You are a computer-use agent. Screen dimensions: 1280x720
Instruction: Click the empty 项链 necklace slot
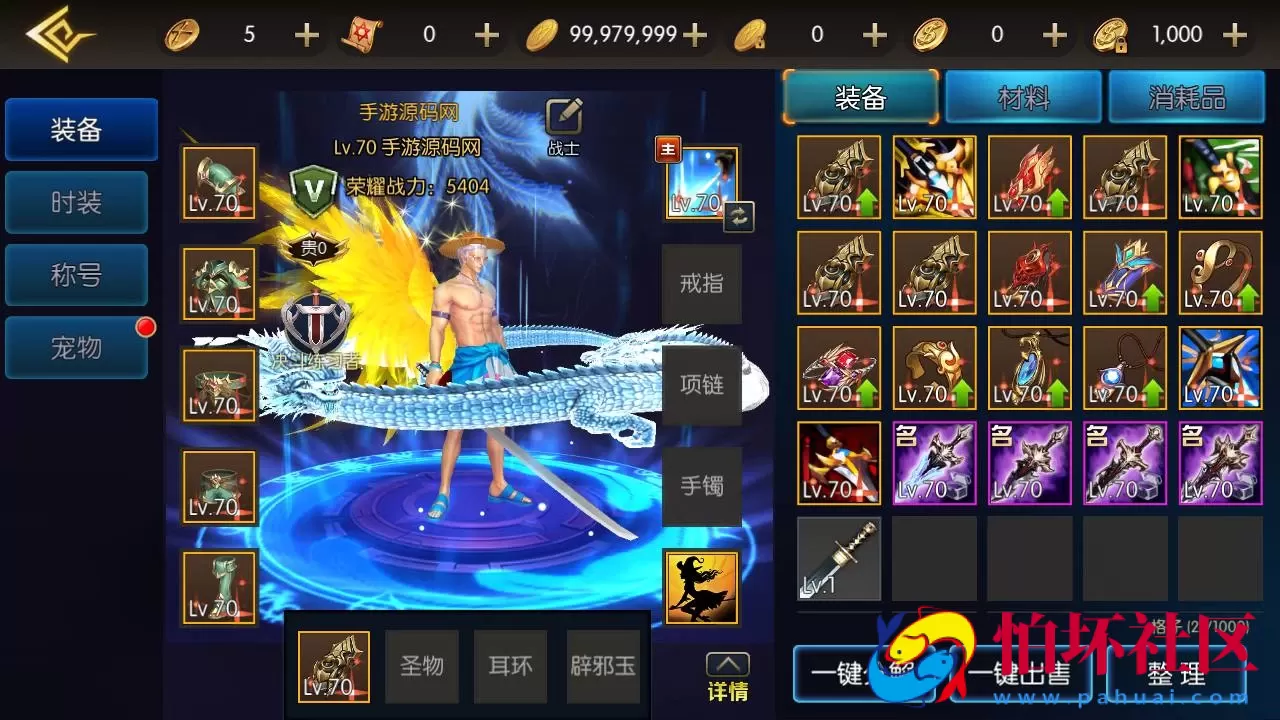click(701, 384)
